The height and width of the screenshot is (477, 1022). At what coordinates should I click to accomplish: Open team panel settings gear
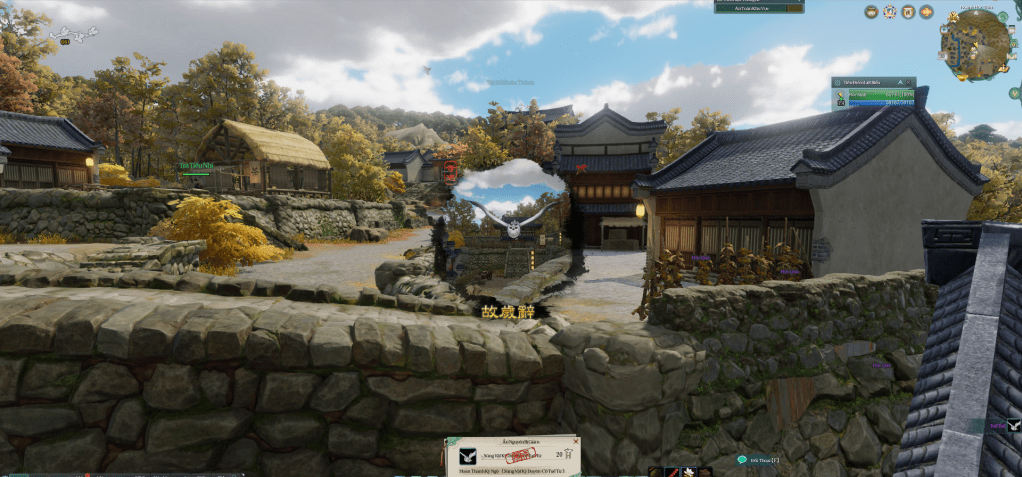point(838,82)
